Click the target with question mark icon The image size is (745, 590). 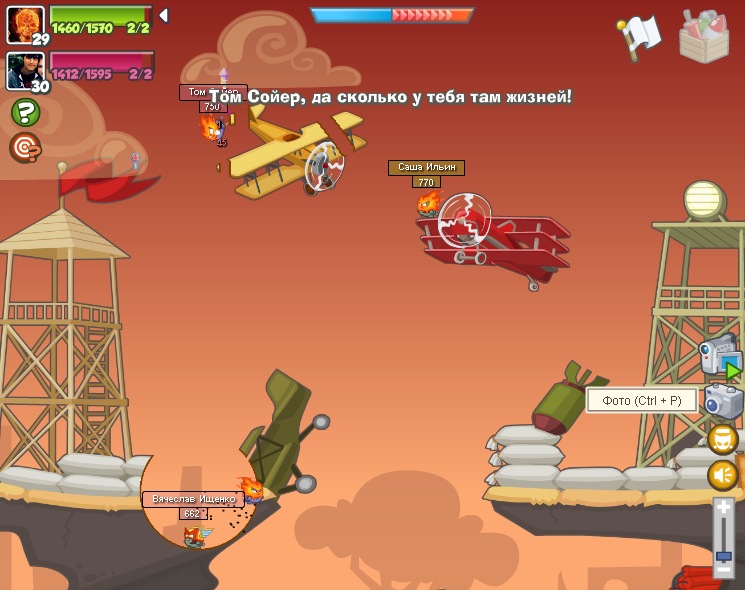tap(25, 147)
